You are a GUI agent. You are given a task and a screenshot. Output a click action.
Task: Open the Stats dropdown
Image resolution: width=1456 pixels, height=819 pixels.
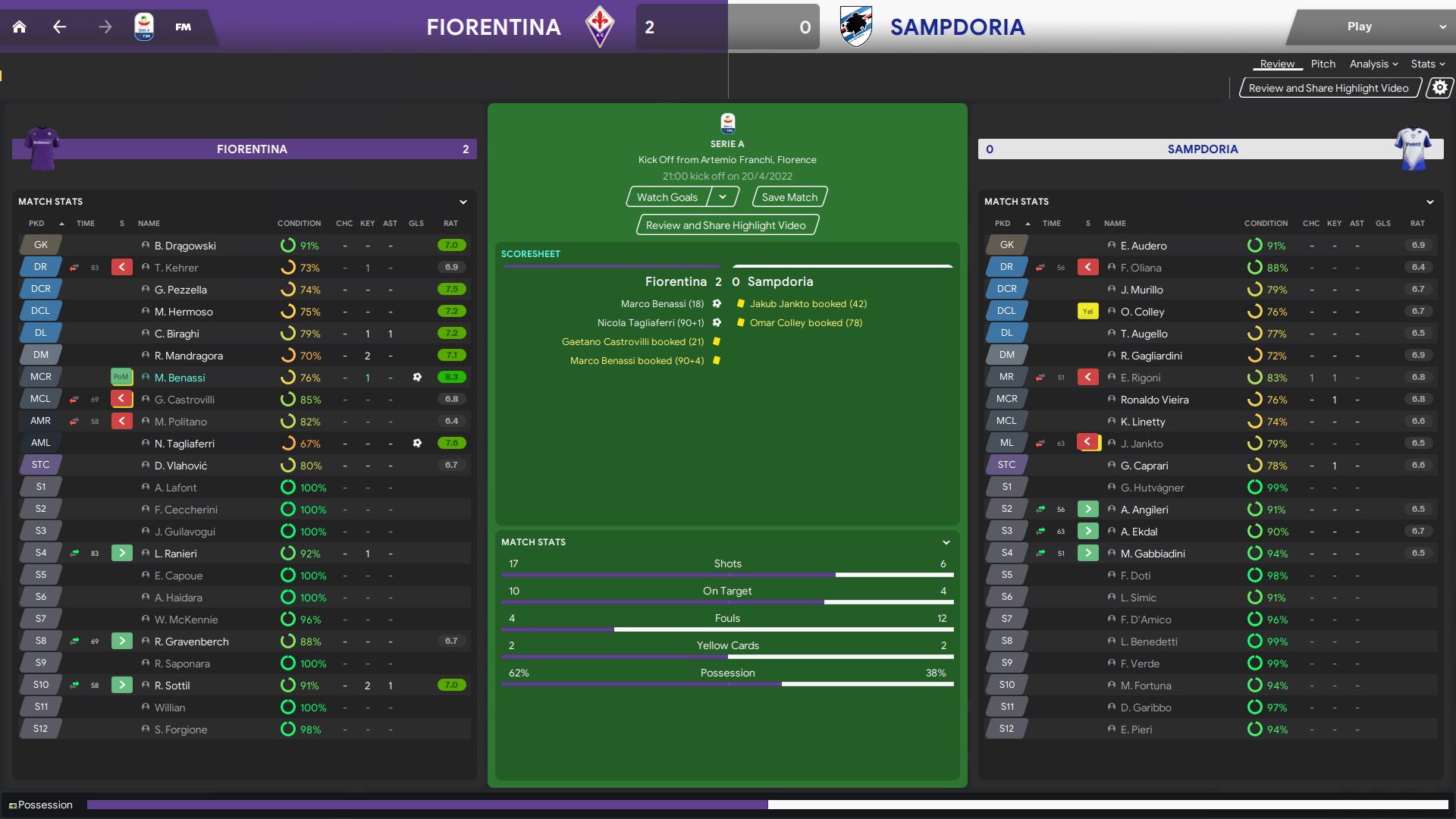coord(1427,64)
